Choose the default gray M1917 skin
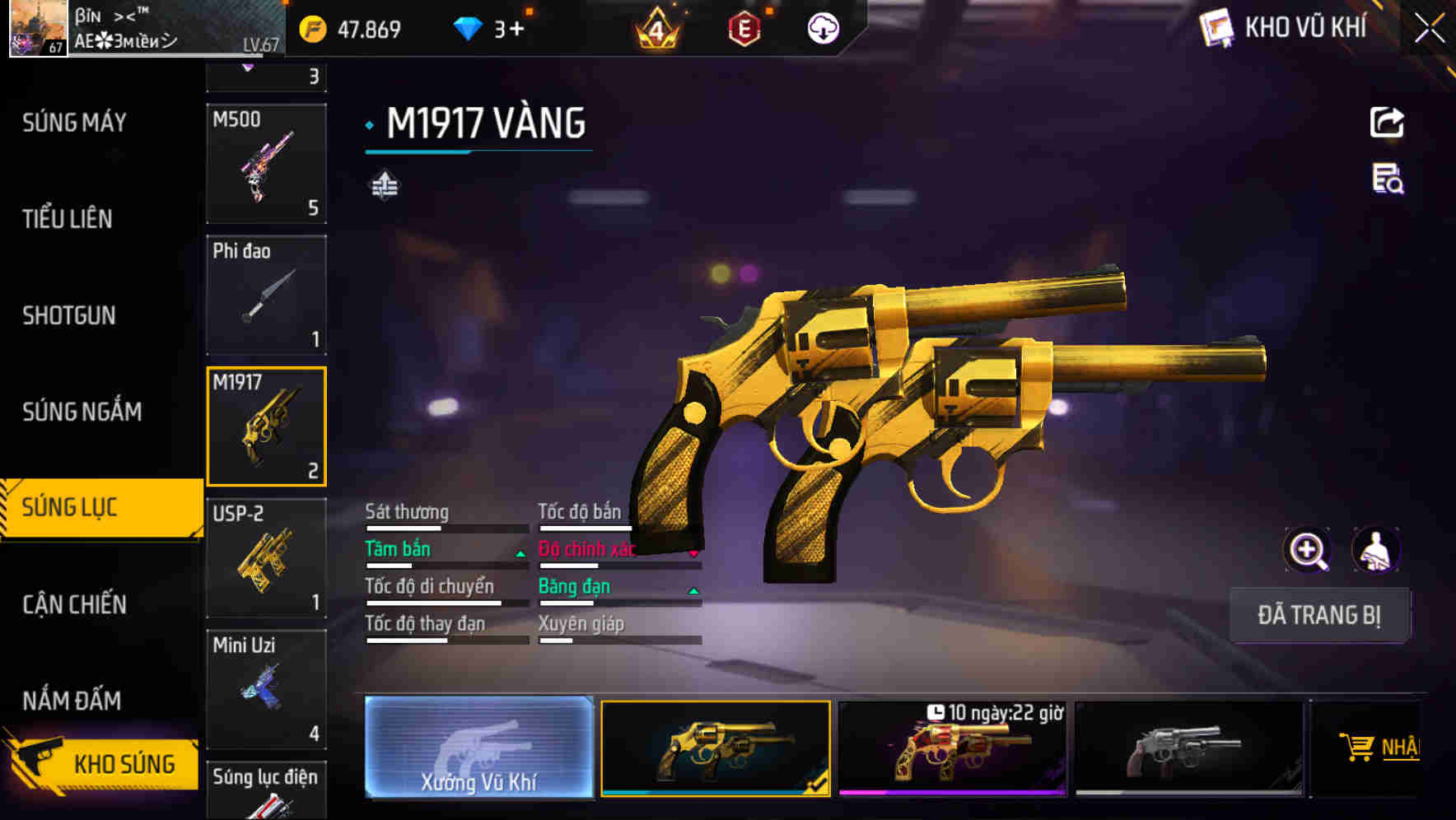 1188,748
